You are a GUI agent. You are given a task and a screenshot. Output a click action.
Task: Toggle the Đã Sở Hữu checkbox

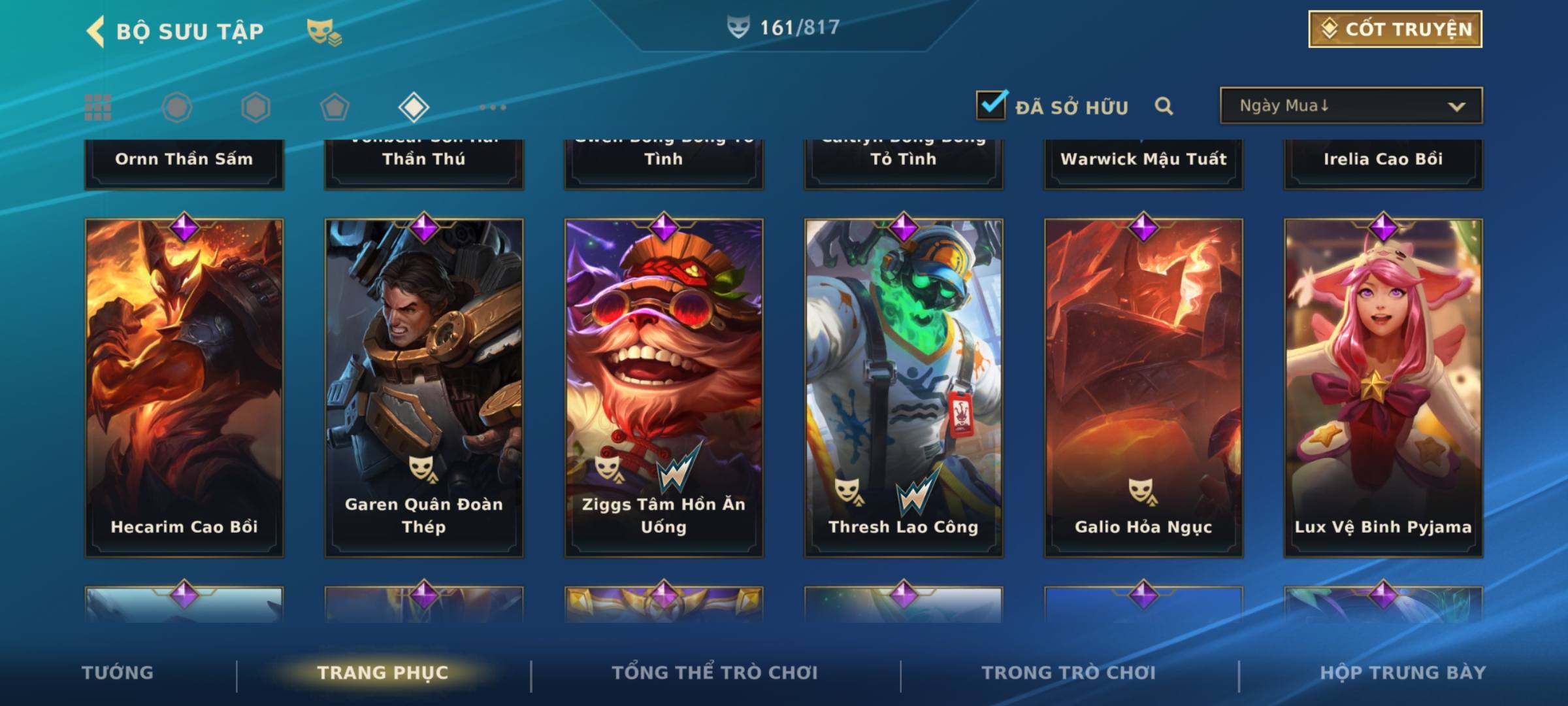pyautogui.click(x=991, y=105)
